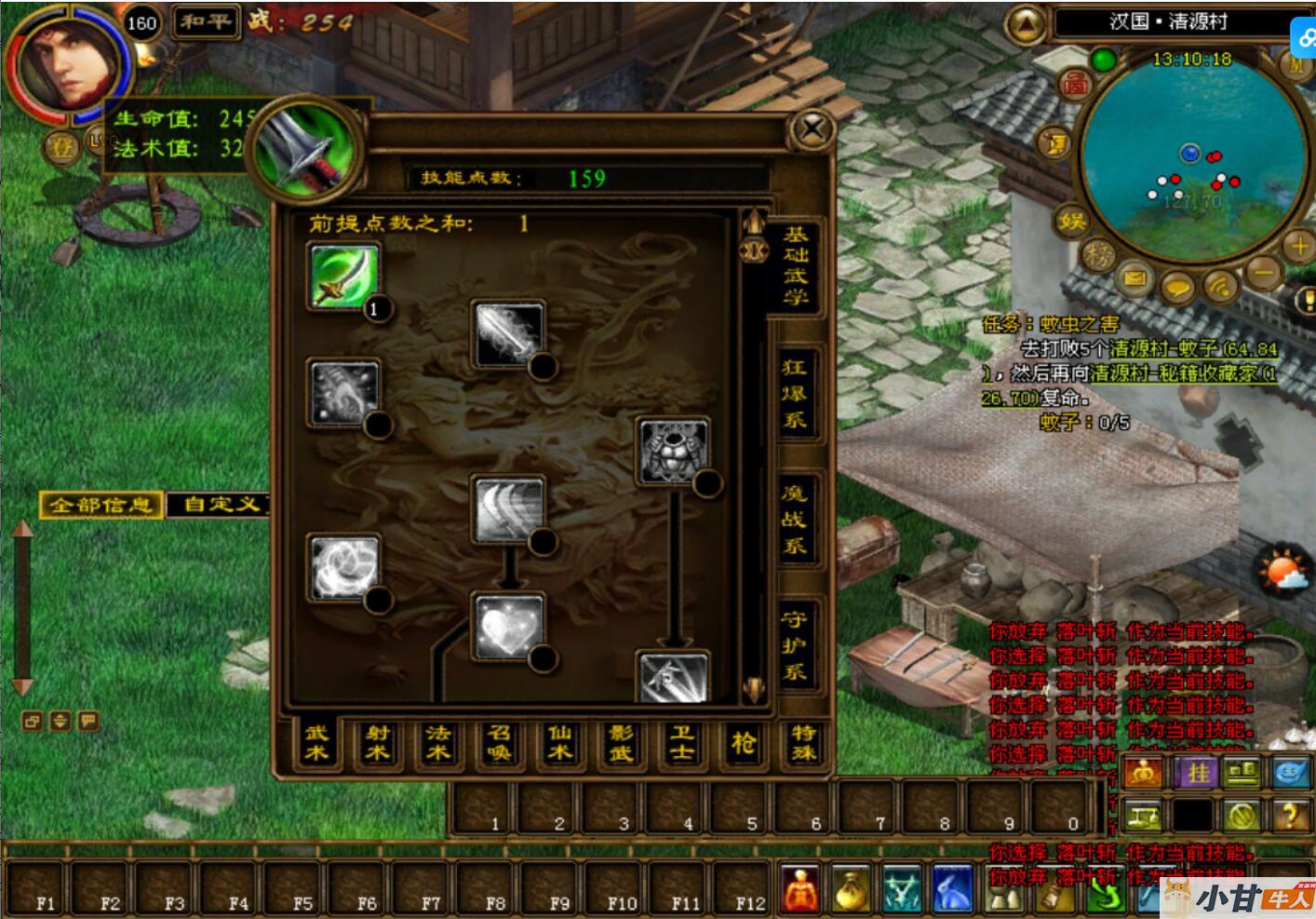Show the 全部信息 chat tab
The width and height of the screenshot is (1316, 919).
tap(101, 505)
